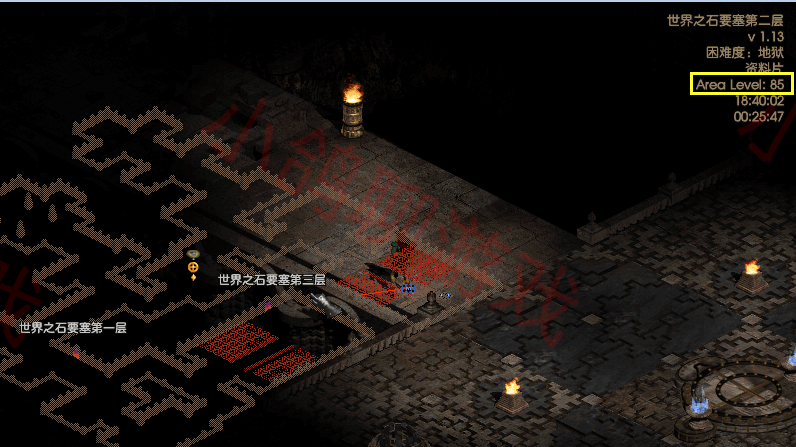
Task: Select the 世界之石要塞第一层 map label
Action: [x=73, y=327]
